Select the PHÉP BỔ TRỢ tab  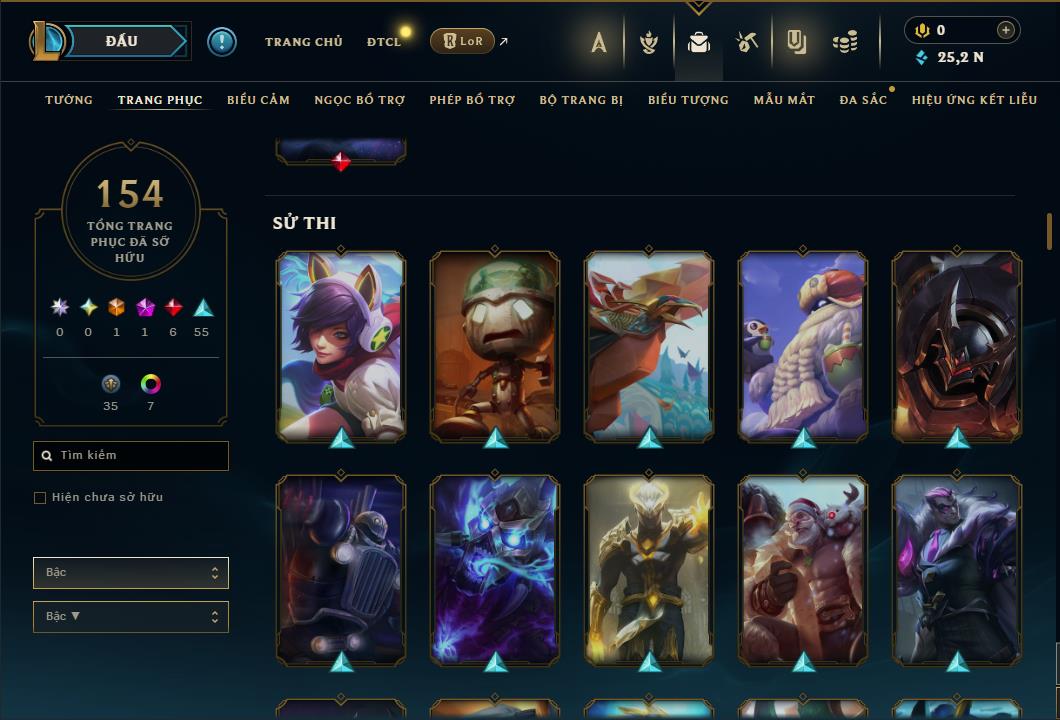(472, 100)
